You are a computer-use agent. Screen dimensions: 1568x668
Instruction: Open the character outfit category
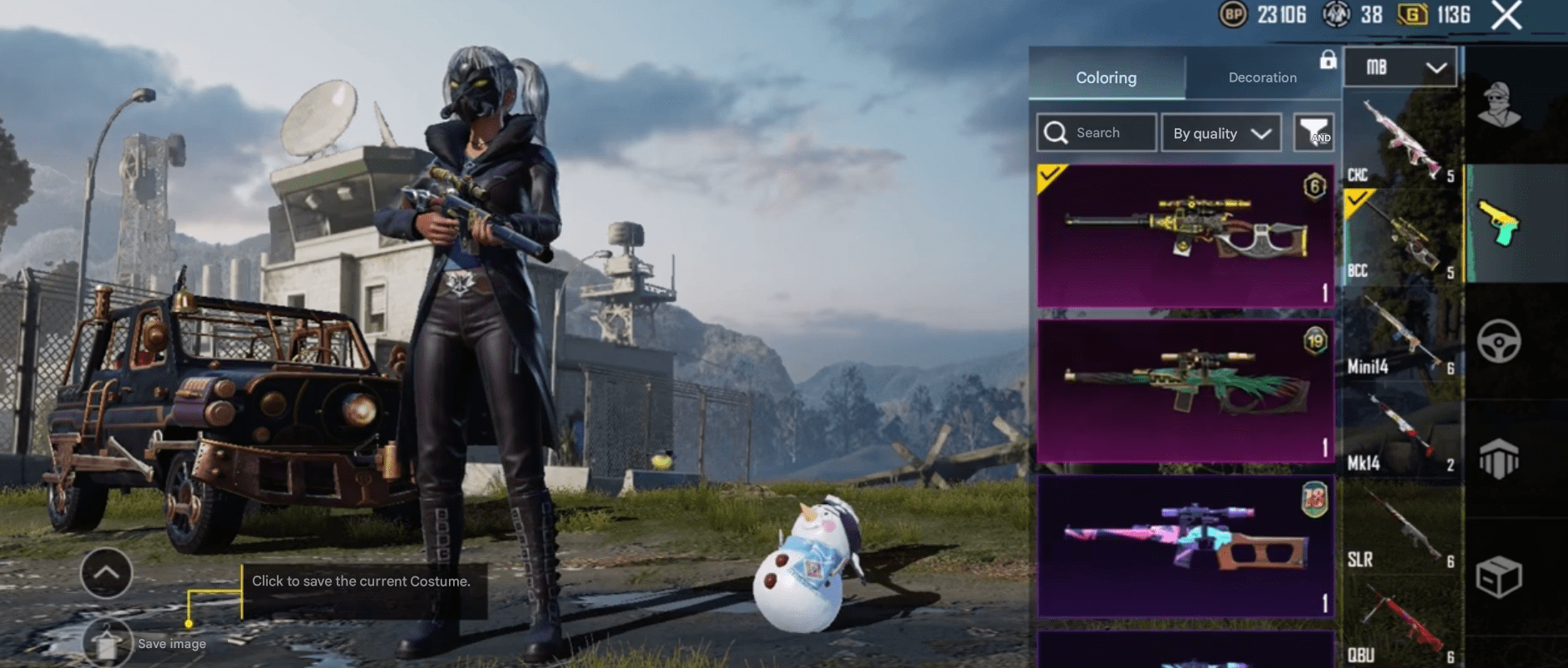(1500, 106)
